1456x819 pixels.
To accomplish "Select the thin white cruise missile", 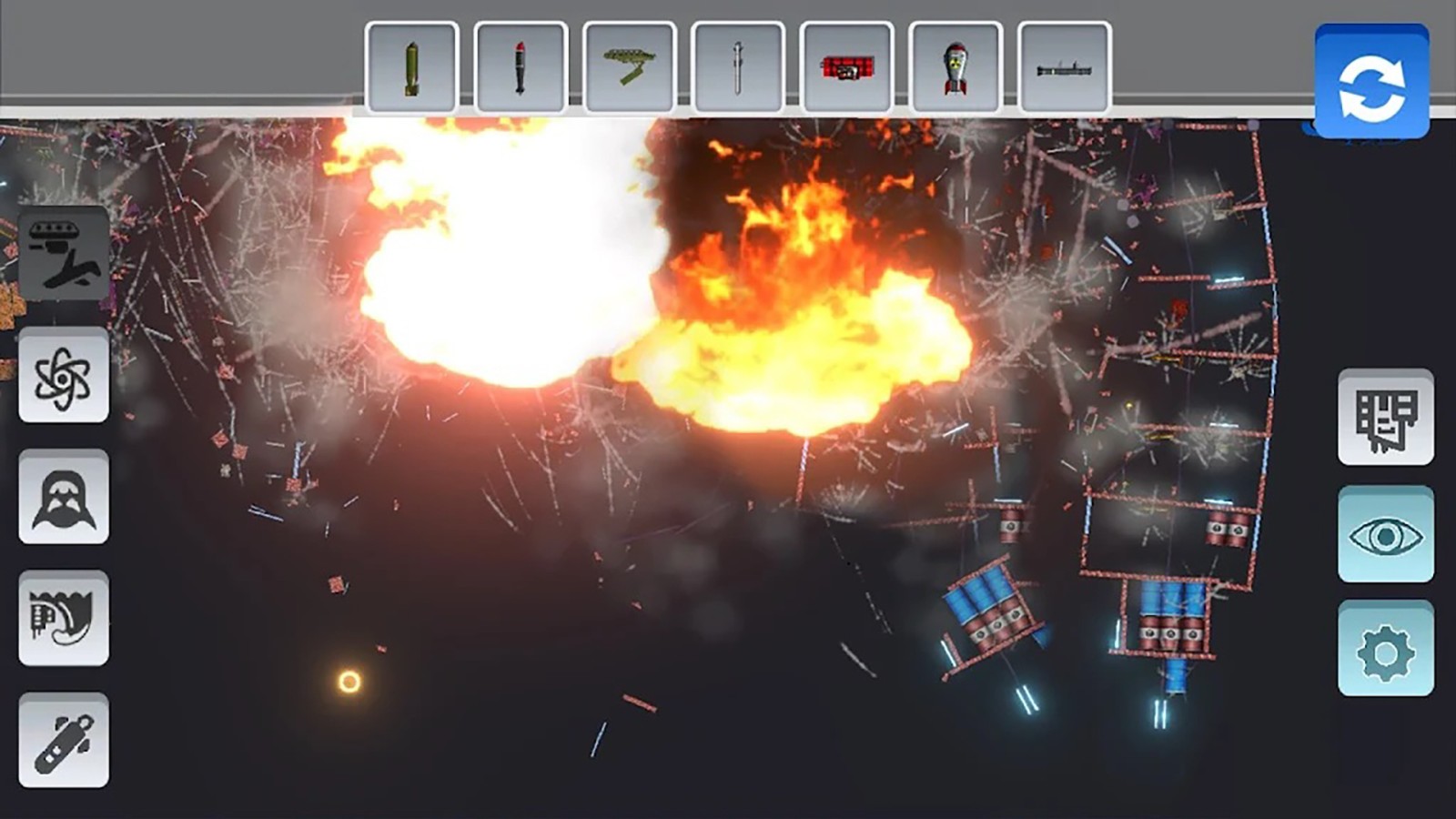I will pyautogui.click(x=738, y=68).
